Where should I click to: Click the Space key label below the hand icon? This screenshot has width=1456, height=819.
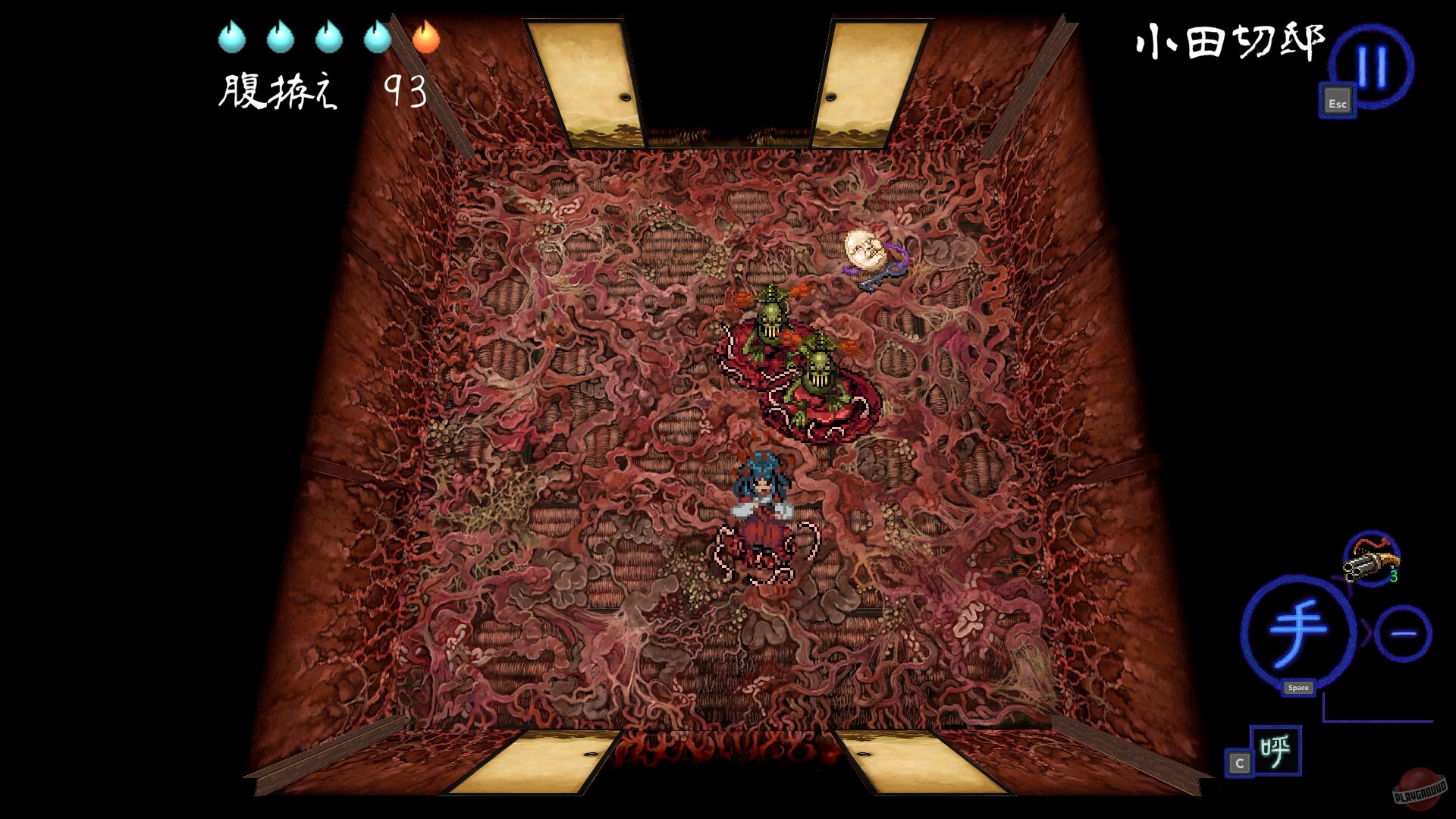pyautogui.click(x=1299, y=688)
